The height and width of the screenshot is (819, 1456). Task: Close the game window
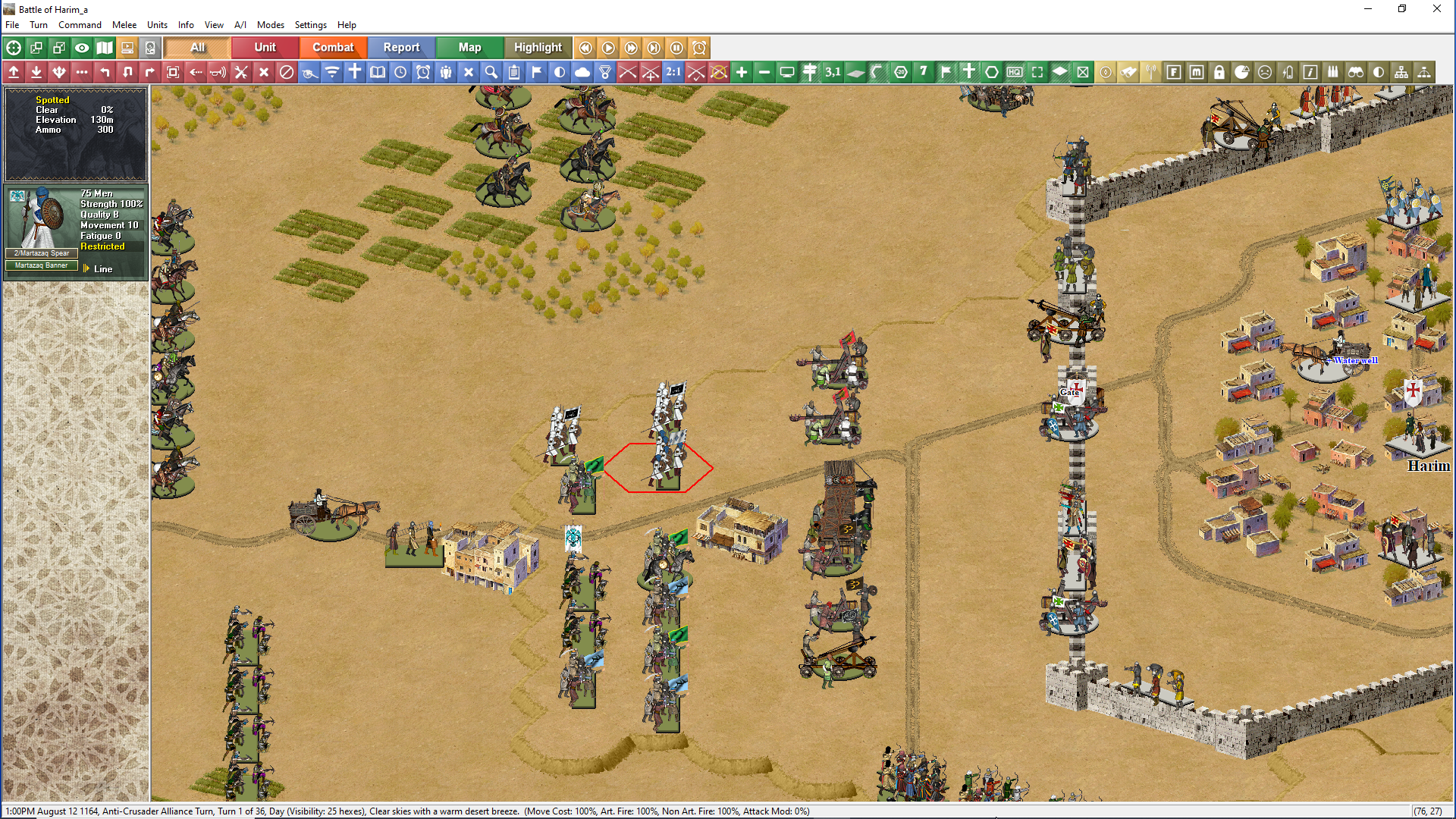point(1436,9)
